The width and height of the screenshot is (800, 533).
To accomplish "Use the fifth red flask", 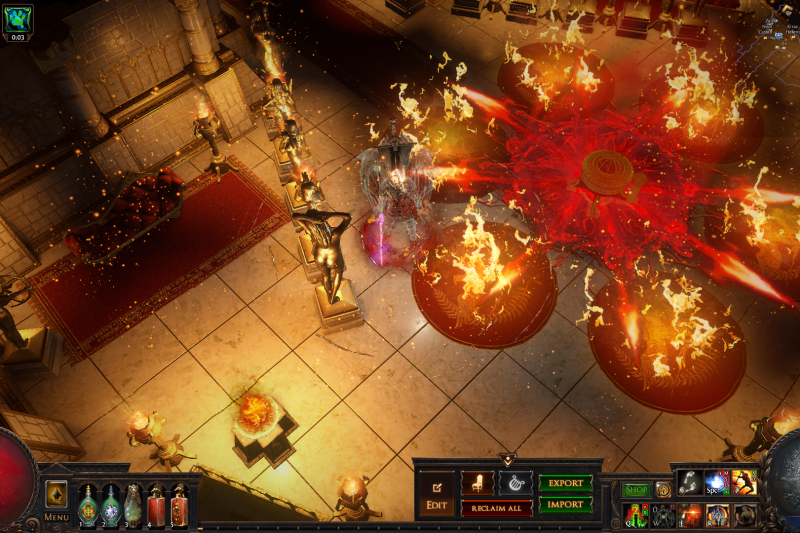I will pos(179,505).
